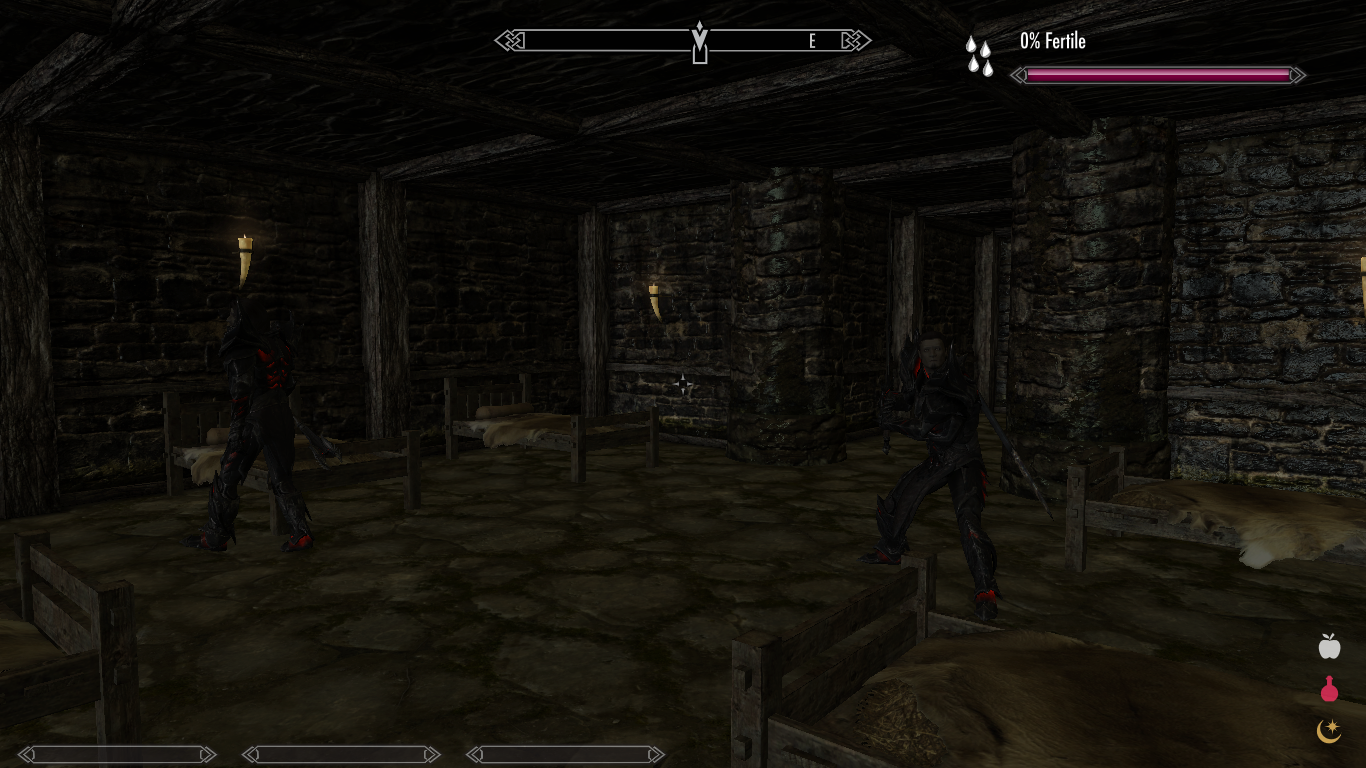The width and height of the screenshot is (1366, 768).
Task: Click the lit torch sconce on the left wall
Action: [x=243, y=250]
